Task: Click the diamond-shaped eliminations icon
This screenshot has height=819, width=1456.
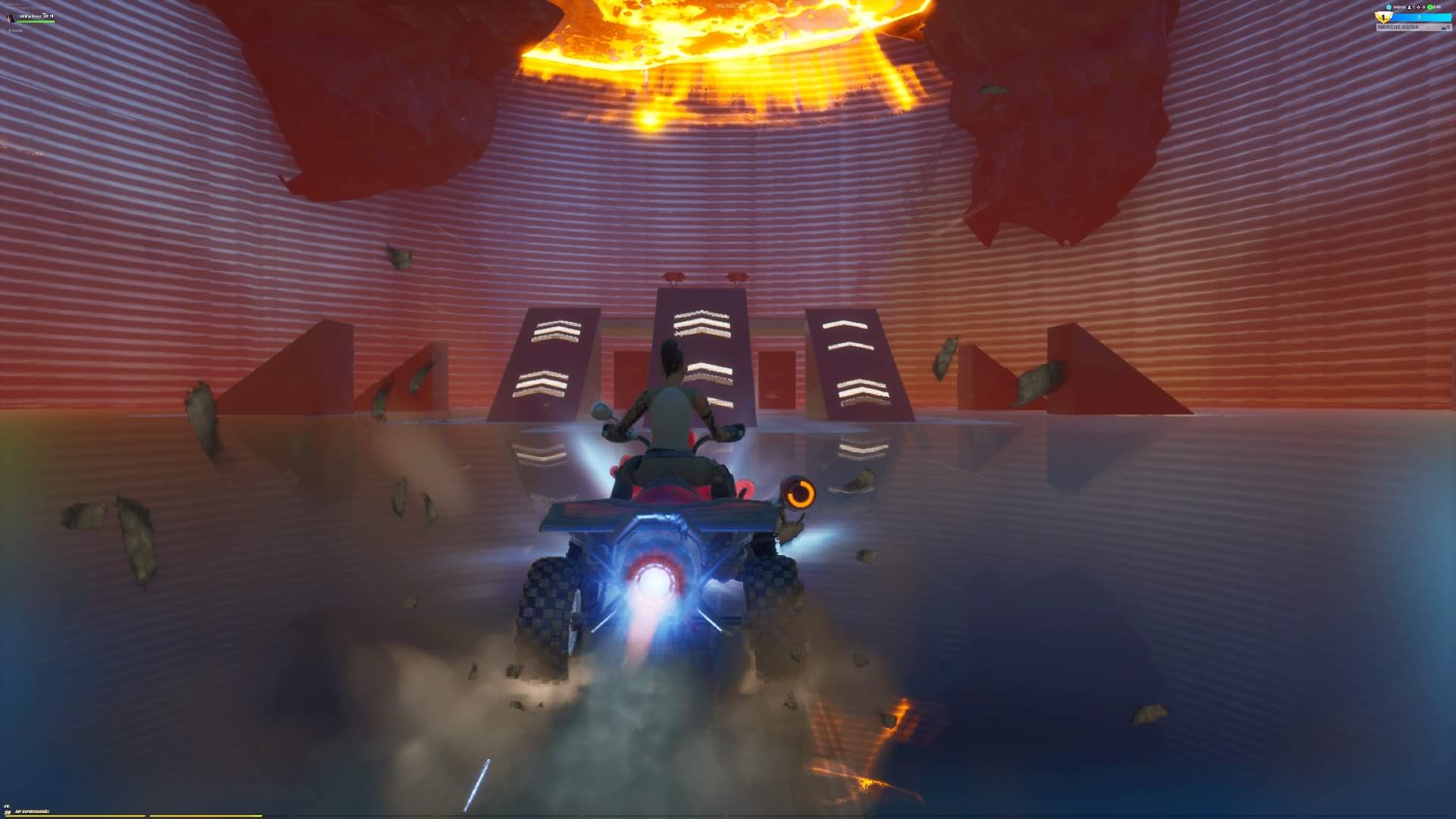Action: tap(1419, 7)
